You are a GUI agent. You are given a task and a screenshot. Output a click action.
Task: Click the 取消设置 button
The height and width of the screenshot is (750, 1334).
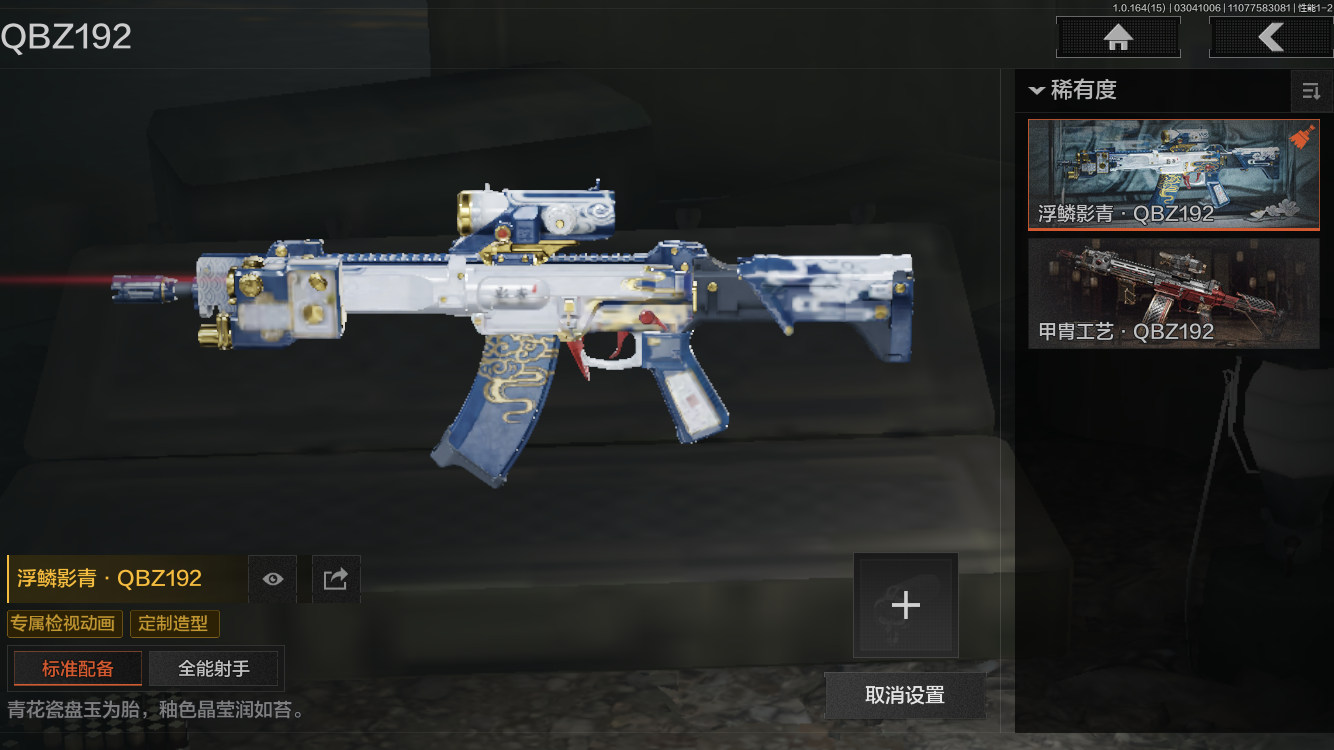point(905,695)
